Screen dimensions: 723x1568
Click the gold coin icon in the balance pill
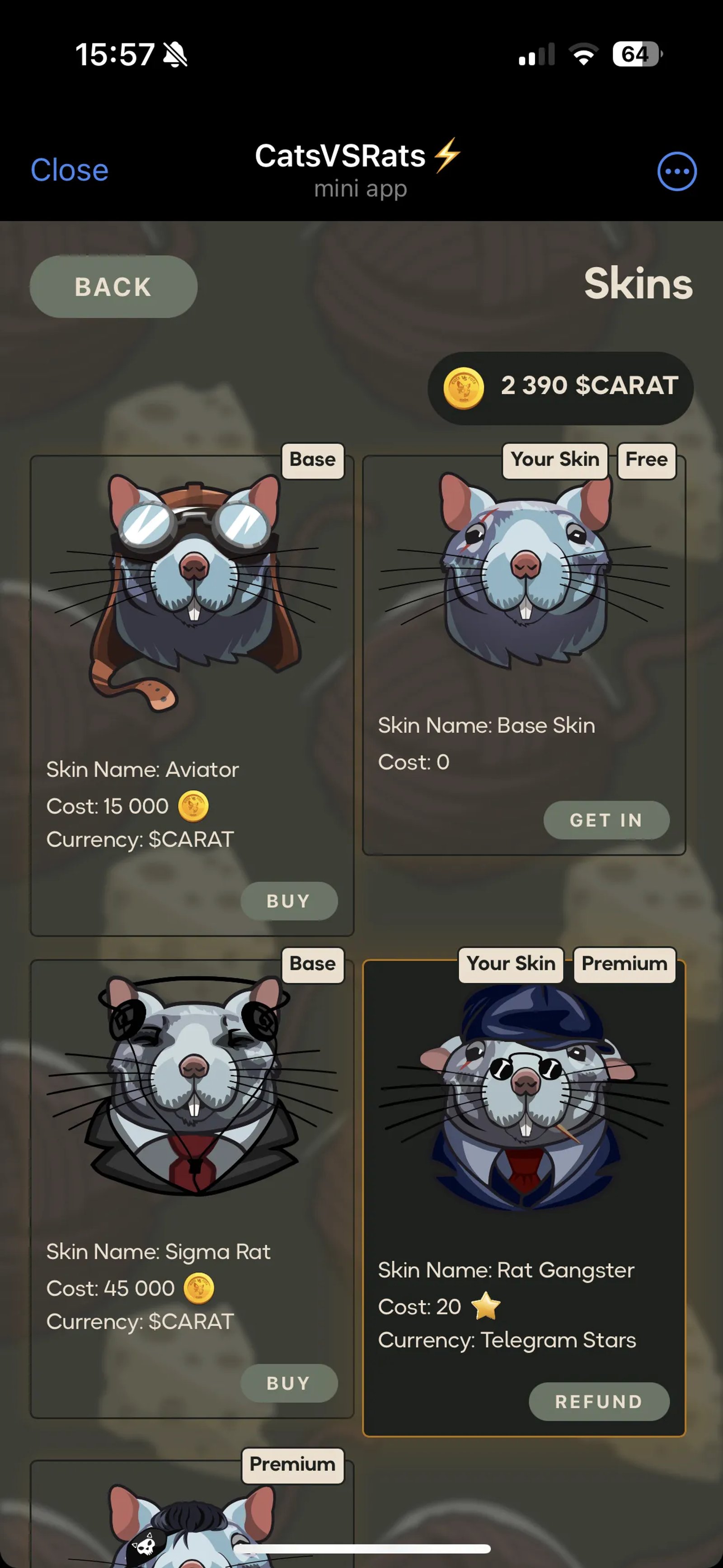[463, 388]
